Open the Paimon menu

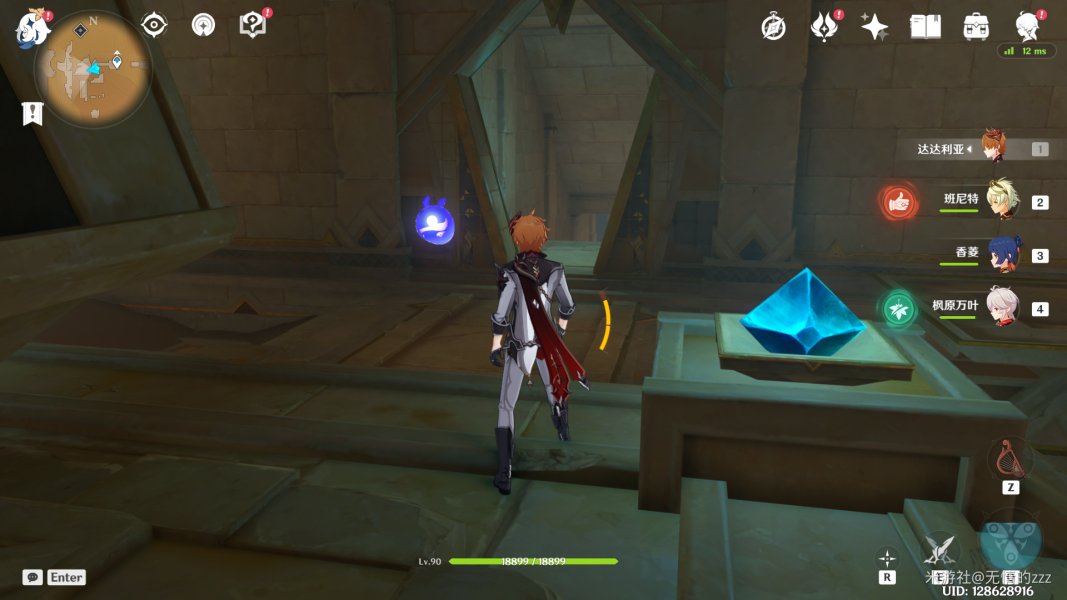[32, 29]
